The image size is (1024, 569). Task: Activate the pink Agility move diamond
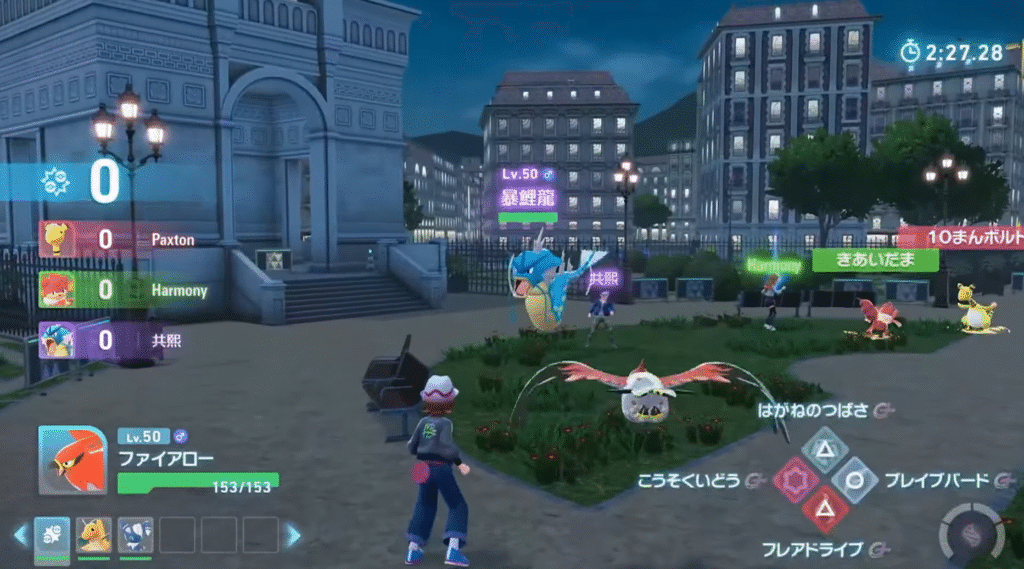[x=793, y=480]
